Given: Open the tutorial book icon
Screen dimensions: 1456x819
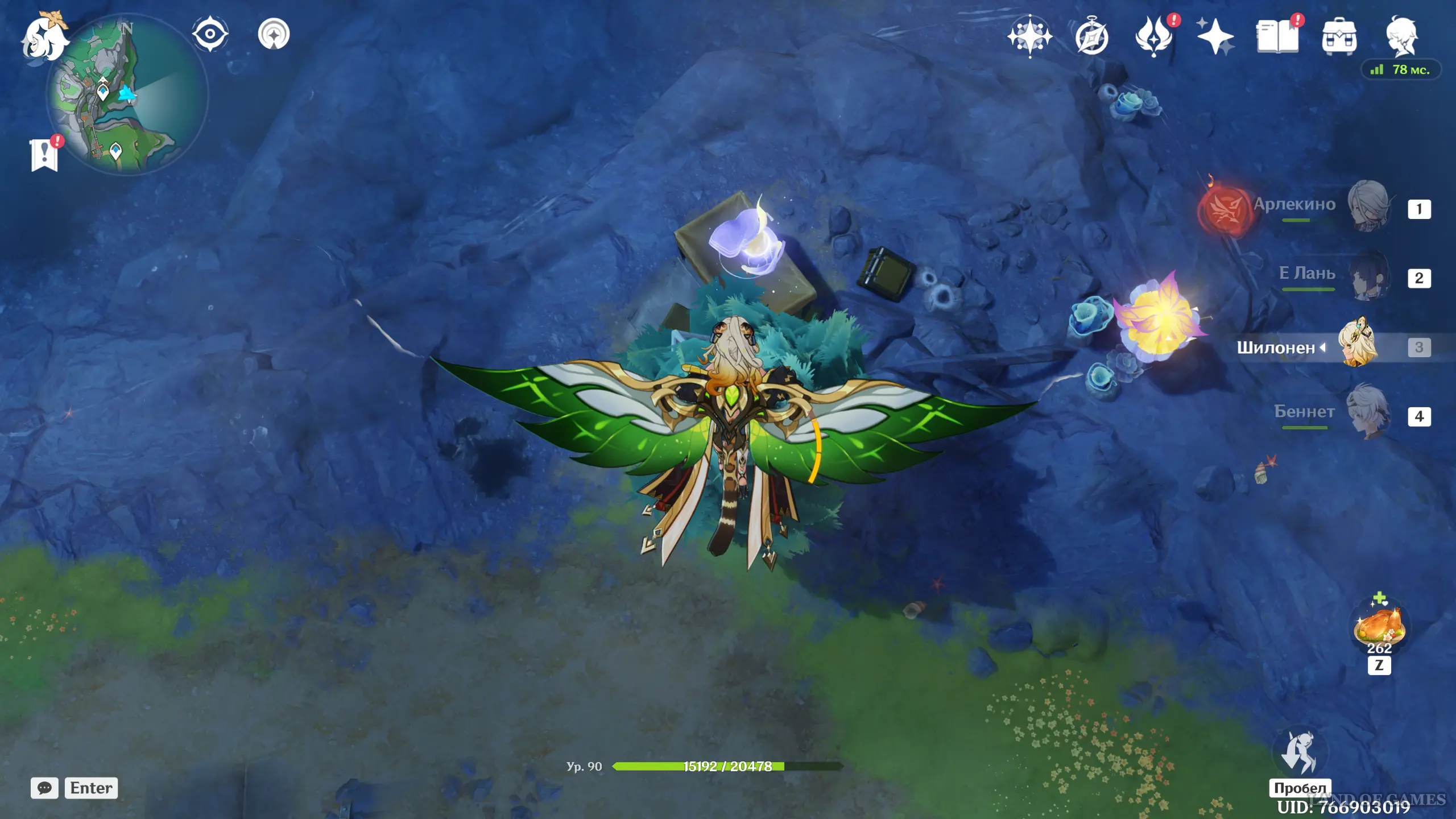Looking at the screenshot, I should [x=1277, y=38].
